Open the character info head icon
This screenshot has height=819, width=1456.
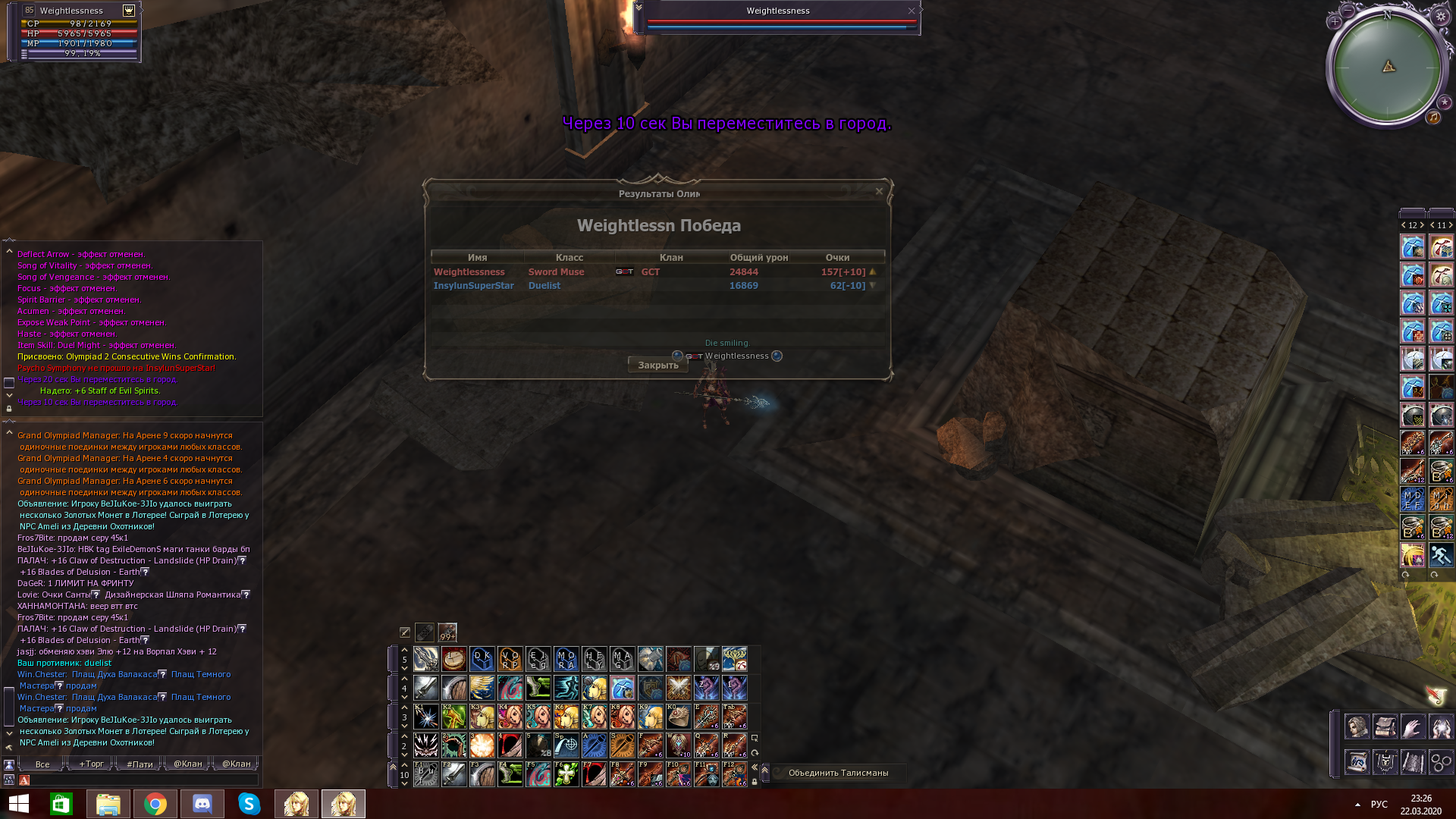pyautogui.click(x=1357, y=726)
